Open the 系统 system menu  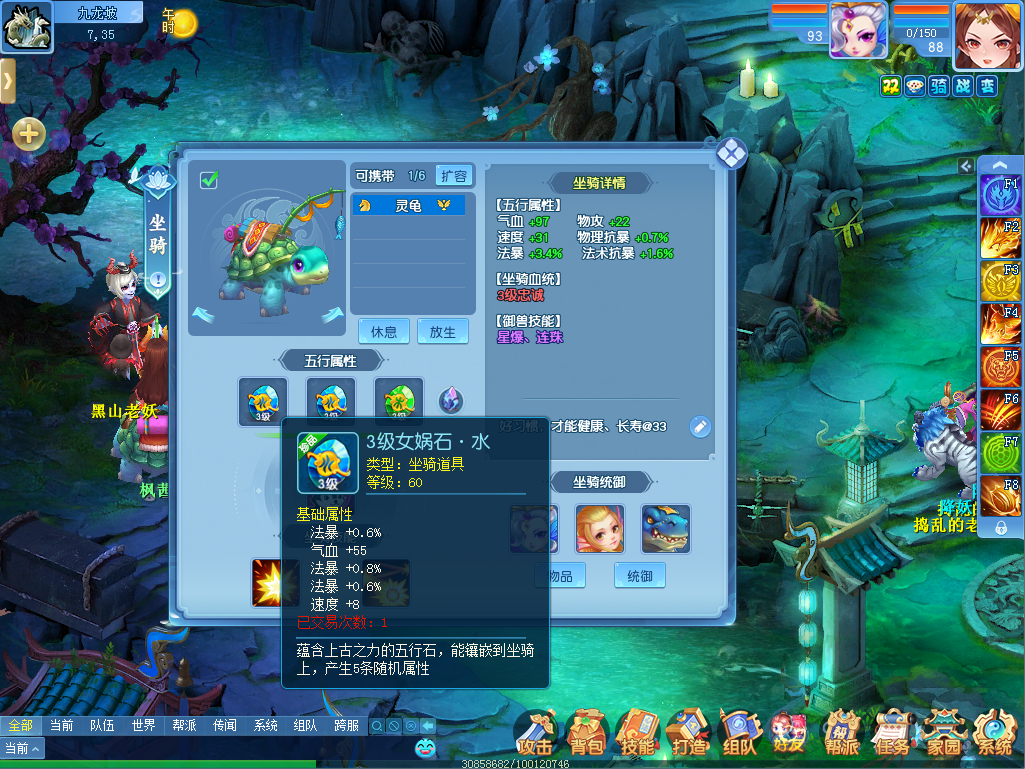pyautogui.click(x=994, y=737)
